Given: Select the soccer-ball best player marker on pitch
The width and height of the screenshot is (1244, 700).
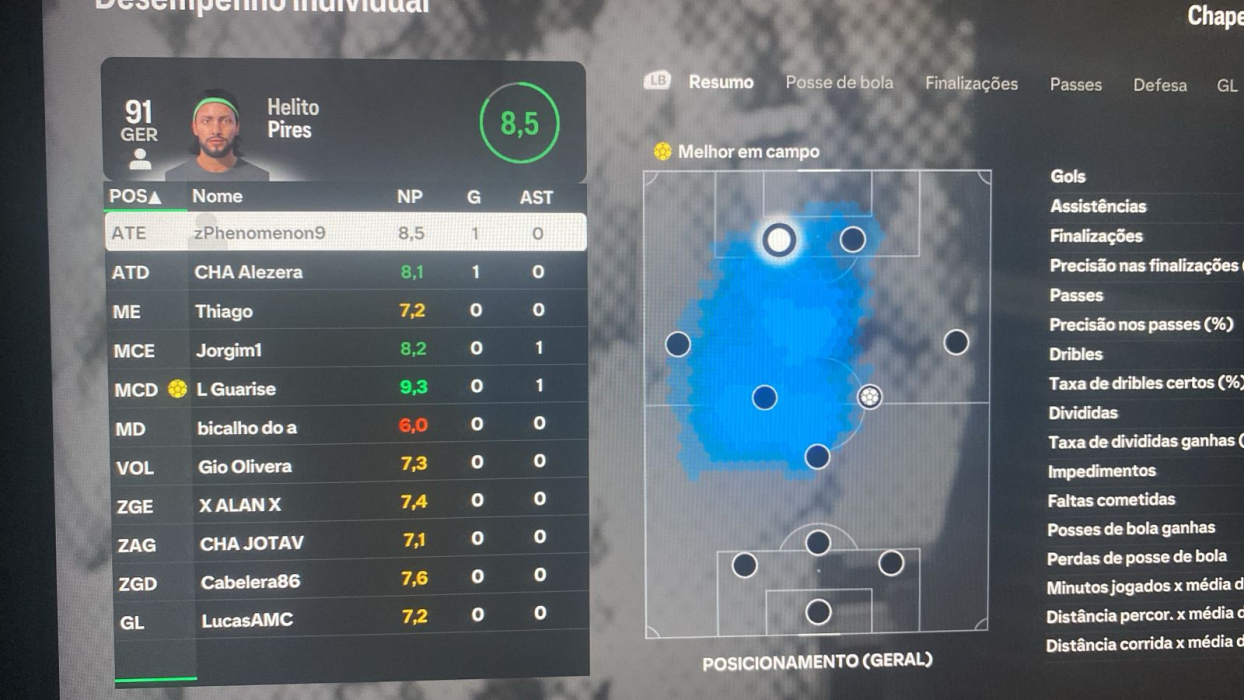Looking at the screenshot, I should (870, 397).
